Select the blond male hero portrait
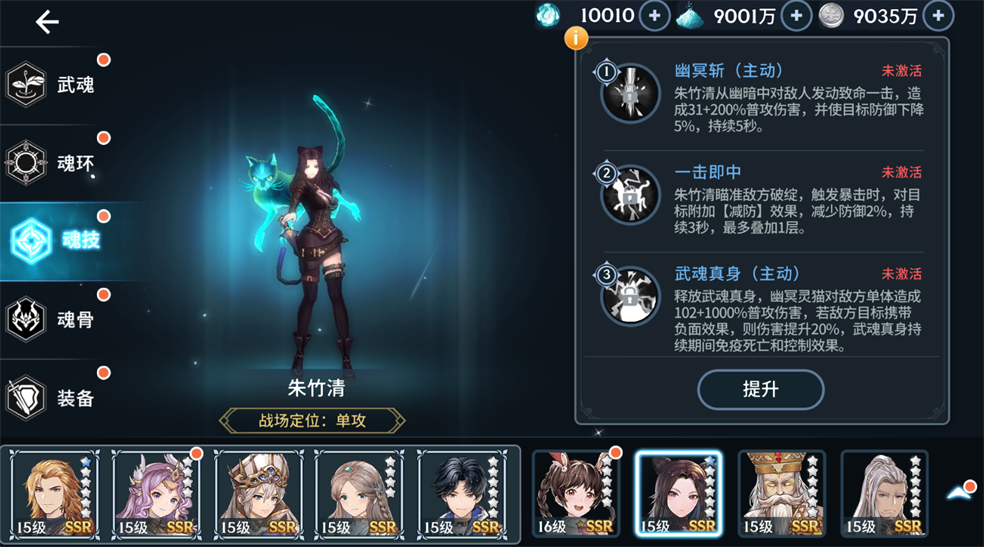984x547 pixels. tap(55, 494)
